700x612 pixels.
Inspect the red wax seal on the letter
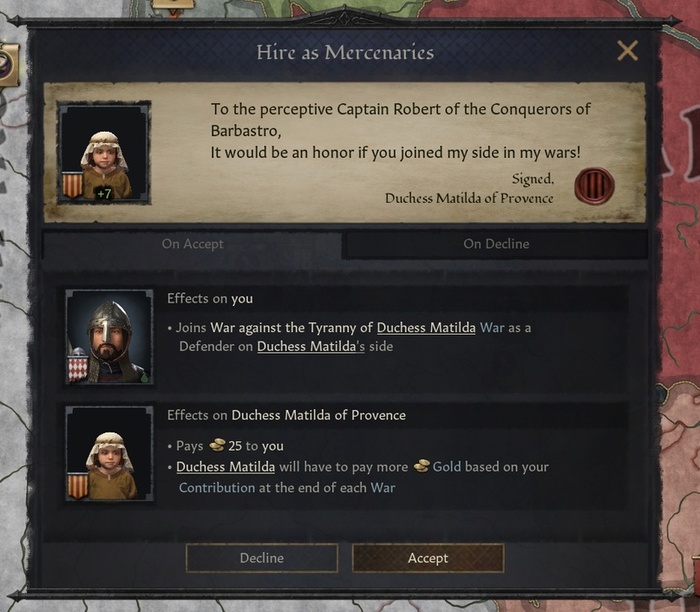594,186
